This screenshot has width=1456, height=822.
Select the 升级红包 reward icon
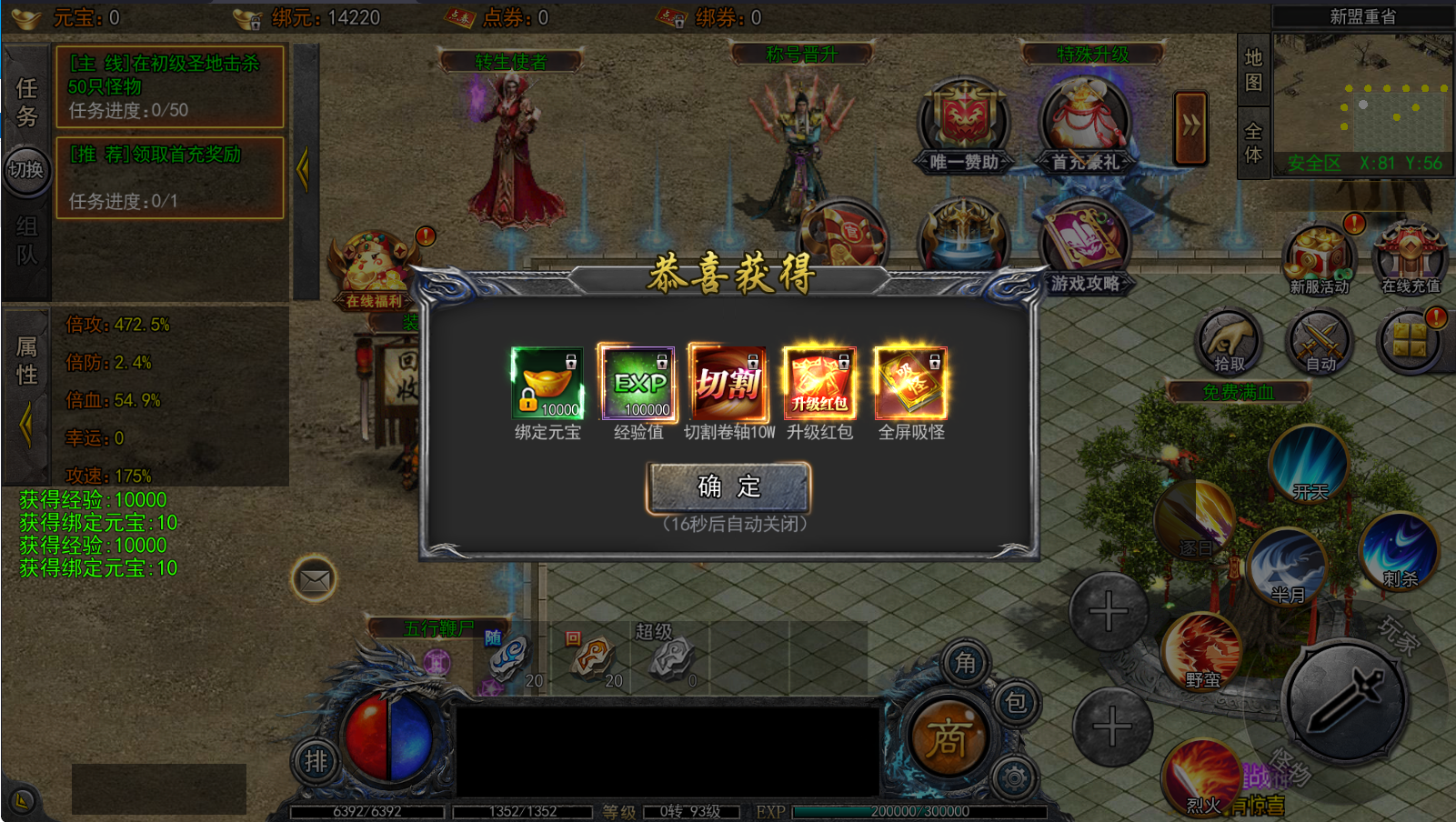coord(819,383)
